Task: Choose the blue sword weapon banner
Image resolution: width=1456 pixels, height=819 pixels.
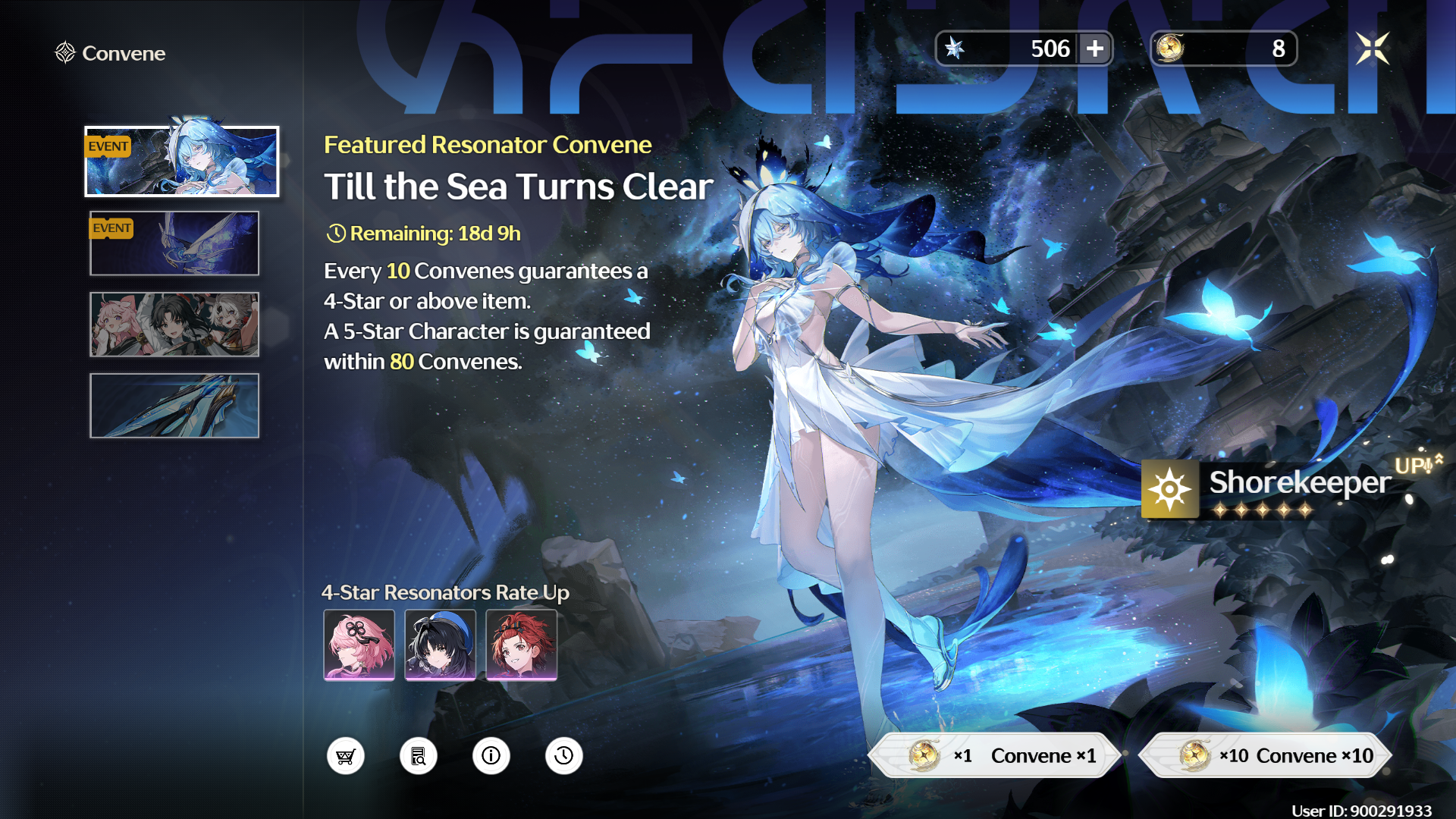Action: click(x=174, y=406)
